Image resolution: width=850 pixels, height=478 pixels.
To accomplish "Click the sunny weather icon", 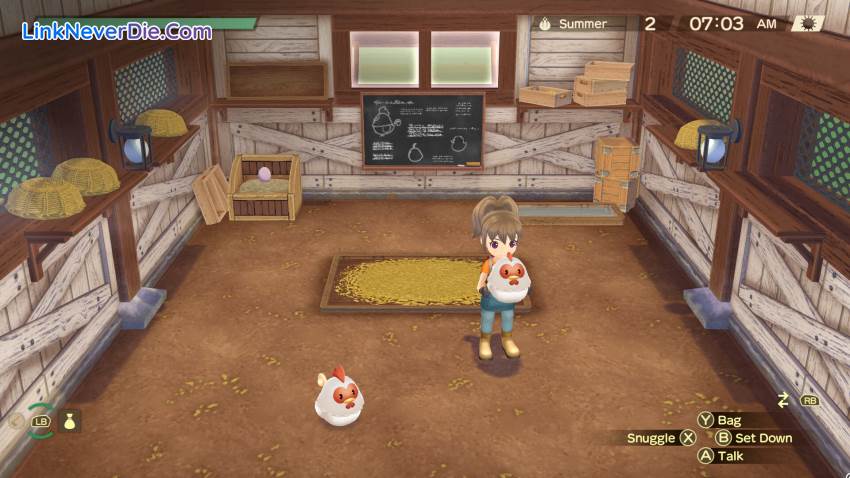I will click(805, 23).
